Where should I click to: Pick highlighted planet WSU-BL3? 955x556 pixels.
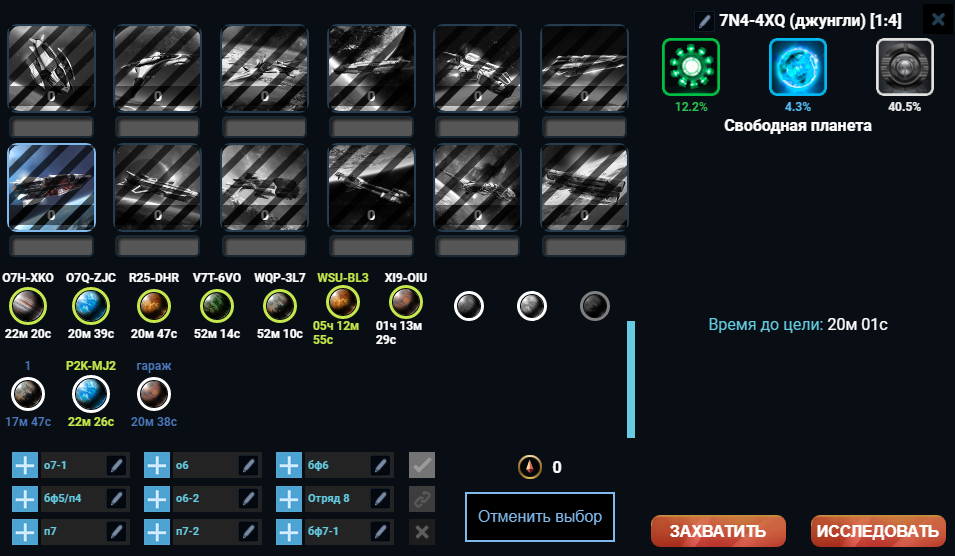tap(343, 302)
